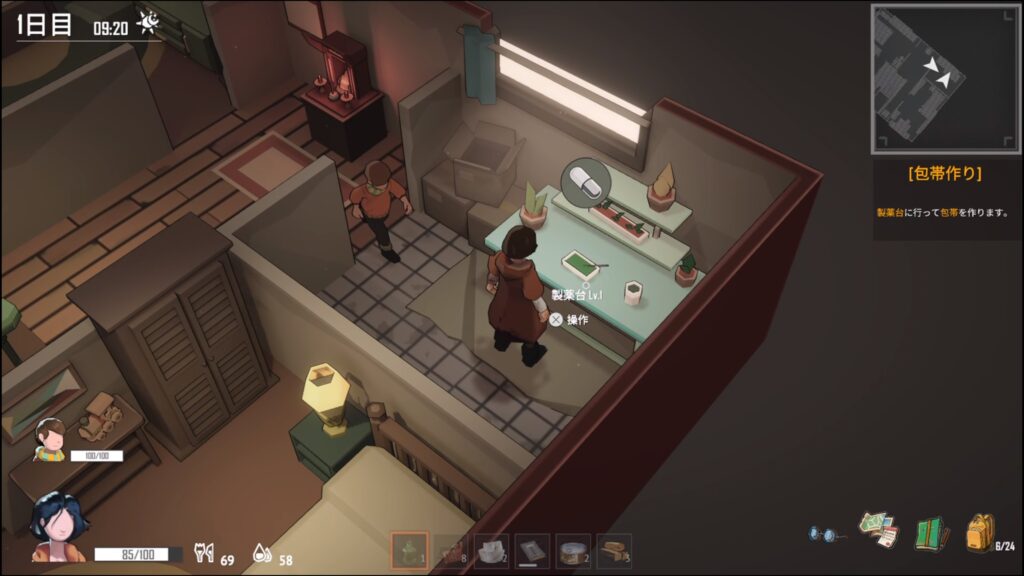The width and height of the screenshot is (1024, 576).
Task: Select the 包帯作り quest tracker
Action: coord(944,173)
